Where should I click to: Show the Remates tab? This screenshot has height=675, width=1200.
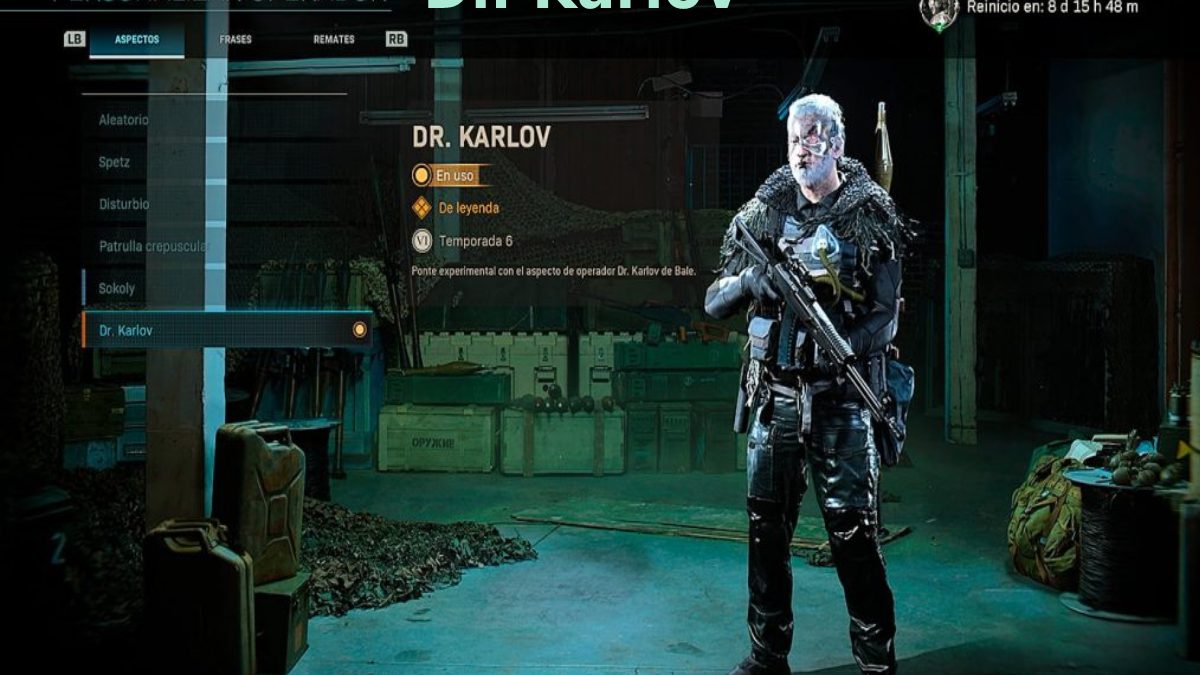pos(333,40)
